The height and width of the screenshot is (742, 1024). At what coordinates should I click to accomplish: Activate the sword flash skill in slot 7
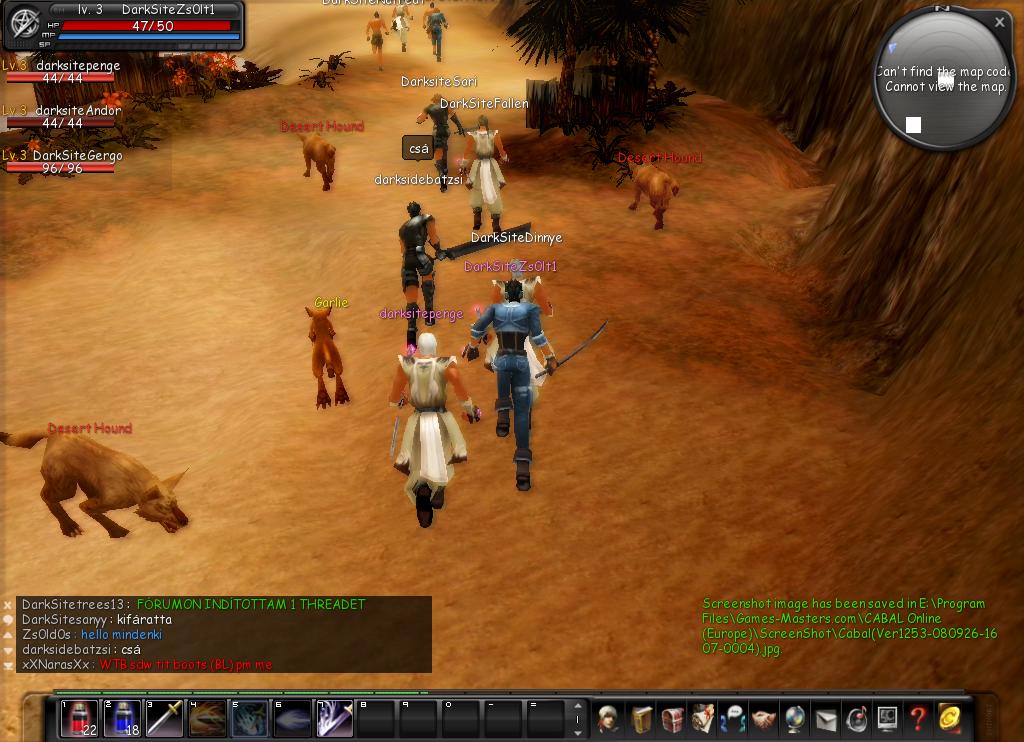tap(335, 718)
